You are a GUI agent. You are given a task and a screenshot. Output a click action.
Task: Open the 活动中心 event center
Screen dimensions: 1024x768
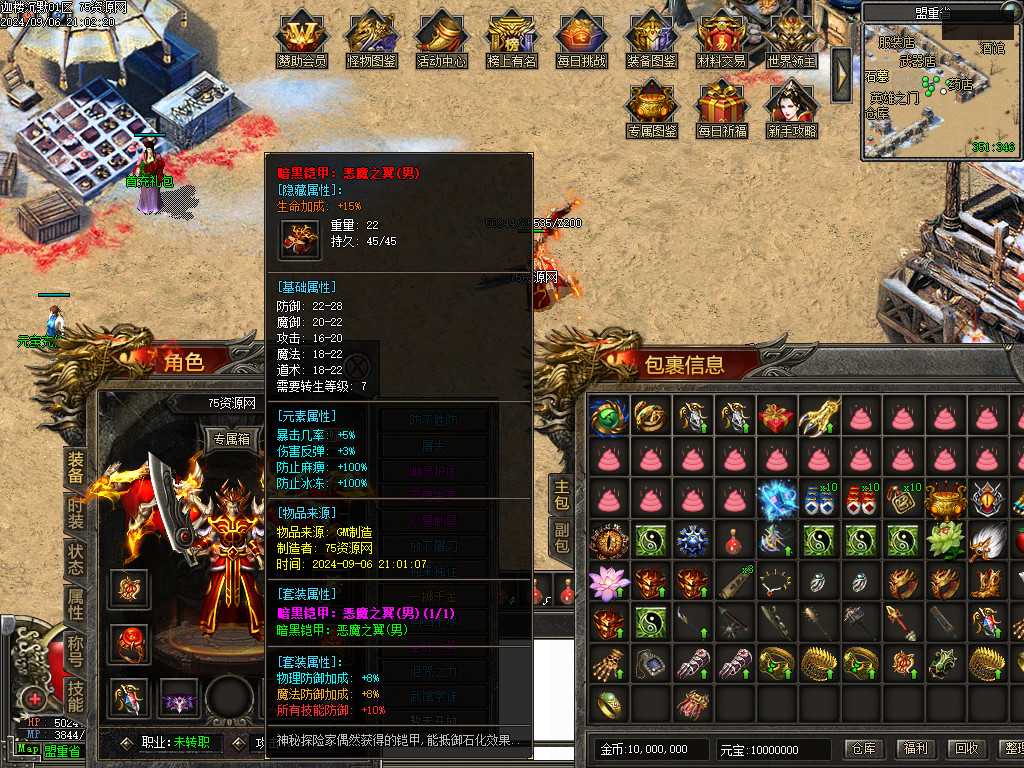442,40
